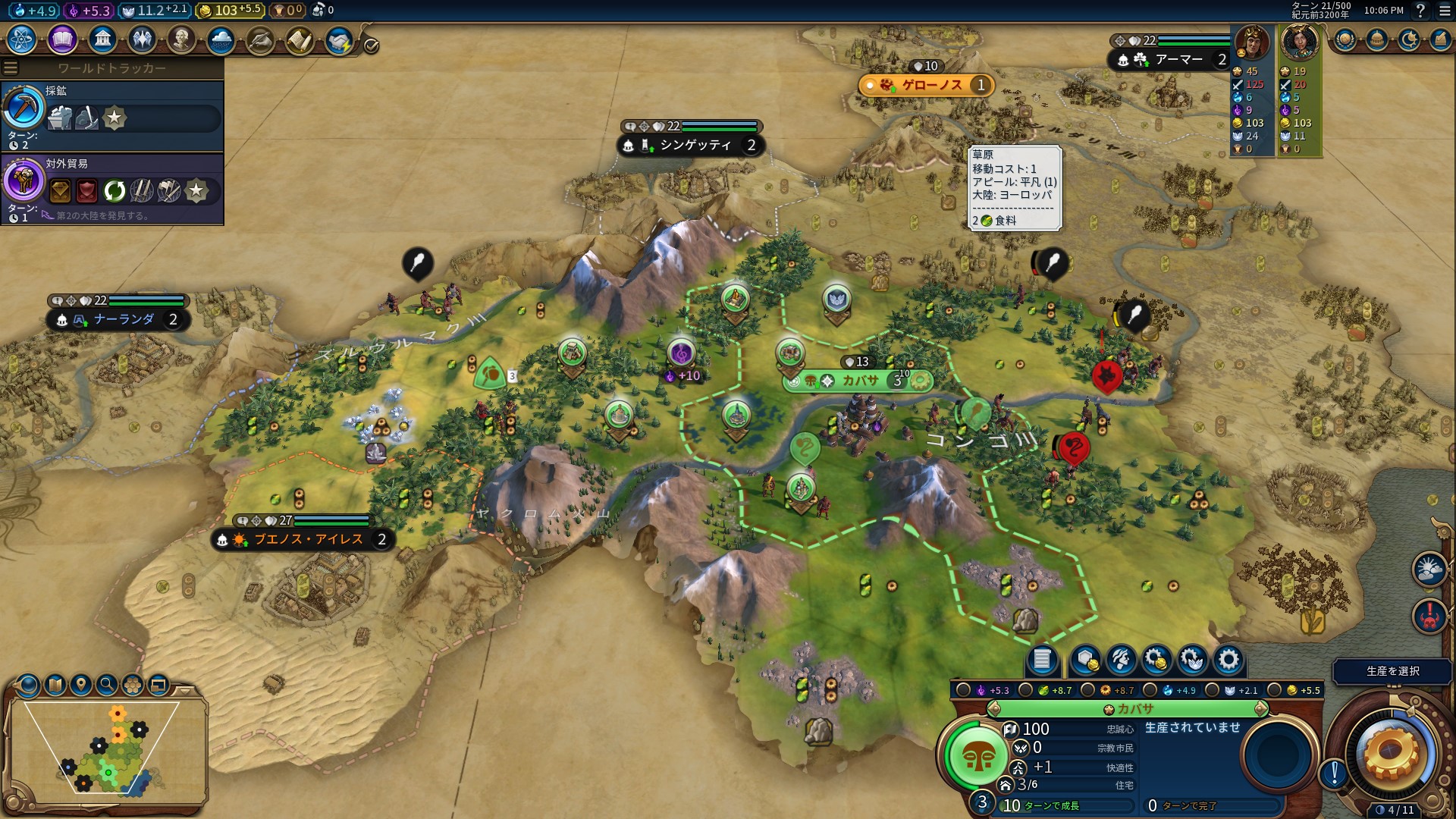The image size is (1456, 819).
Task: Click the 生産を選択 notification button
Action: click(1392, 671)
